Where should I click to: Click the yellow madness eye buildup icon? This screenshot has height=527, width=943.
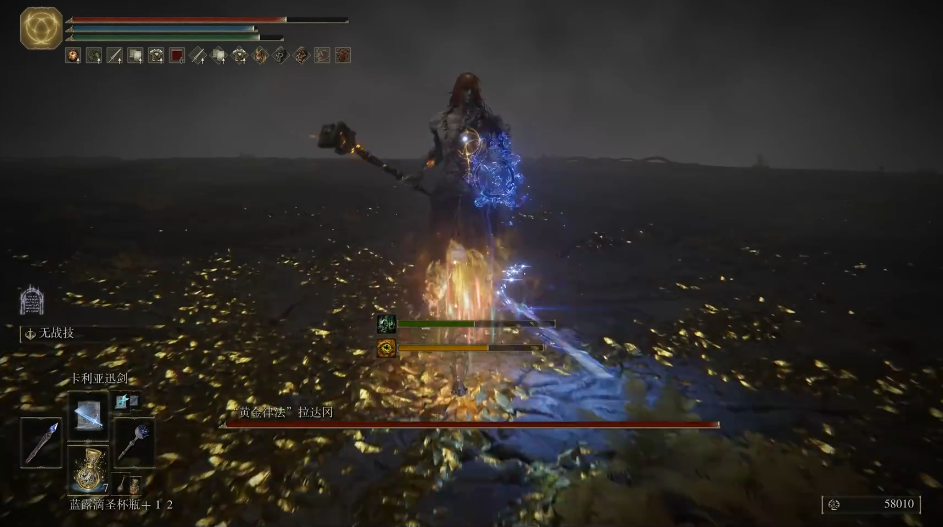386,348
